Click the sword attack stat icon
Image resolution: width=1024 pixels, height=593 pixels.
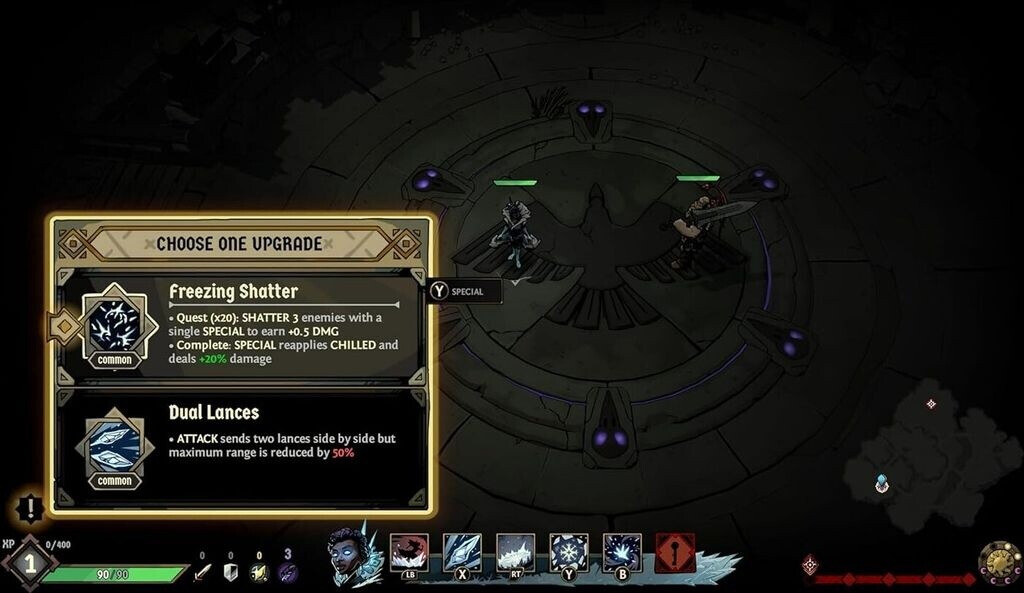pyautogui.click(x=202, y=572)
